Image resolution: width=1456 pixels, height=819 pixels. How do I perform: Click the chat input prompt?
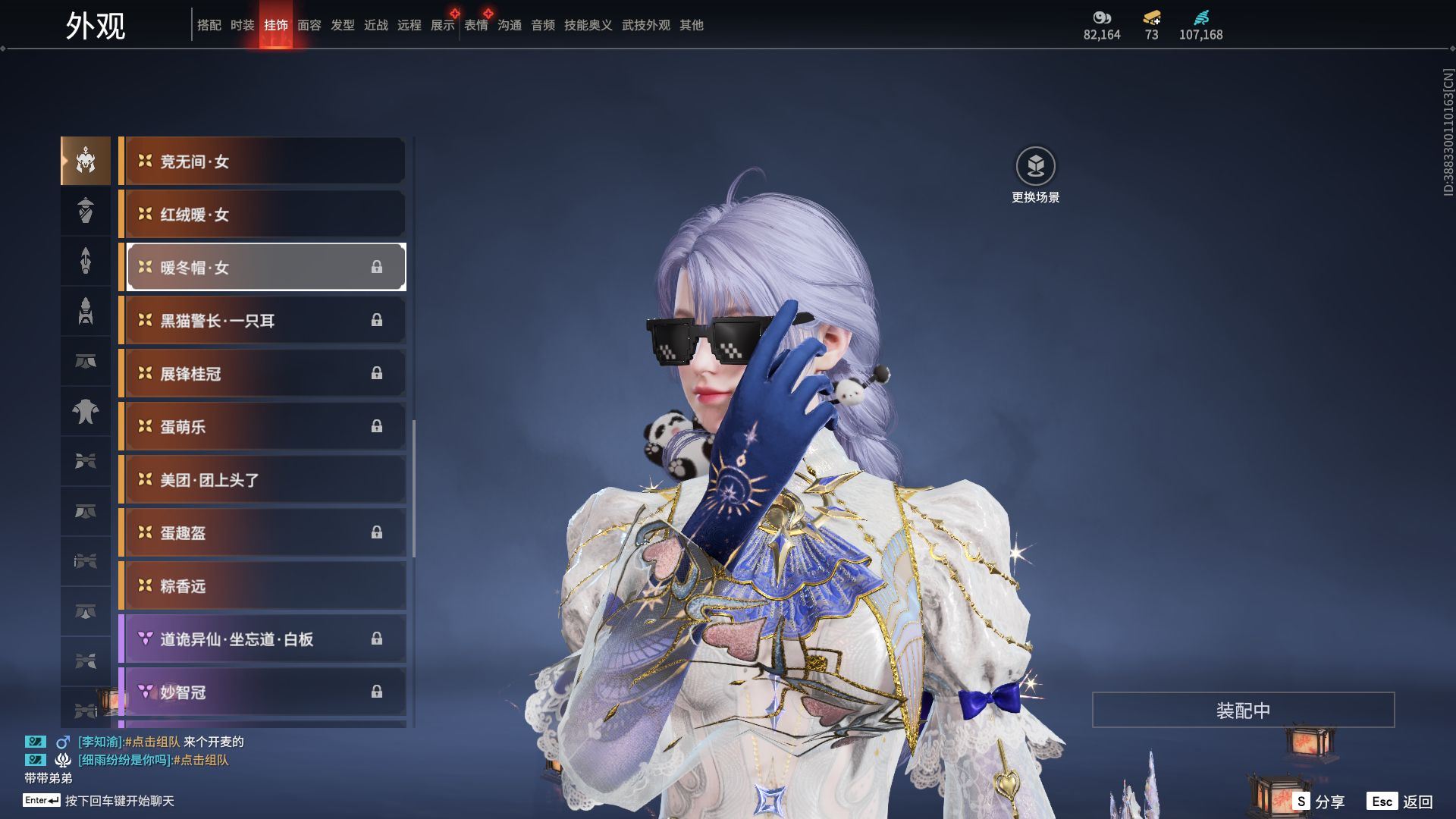click(x=119, y=801)
